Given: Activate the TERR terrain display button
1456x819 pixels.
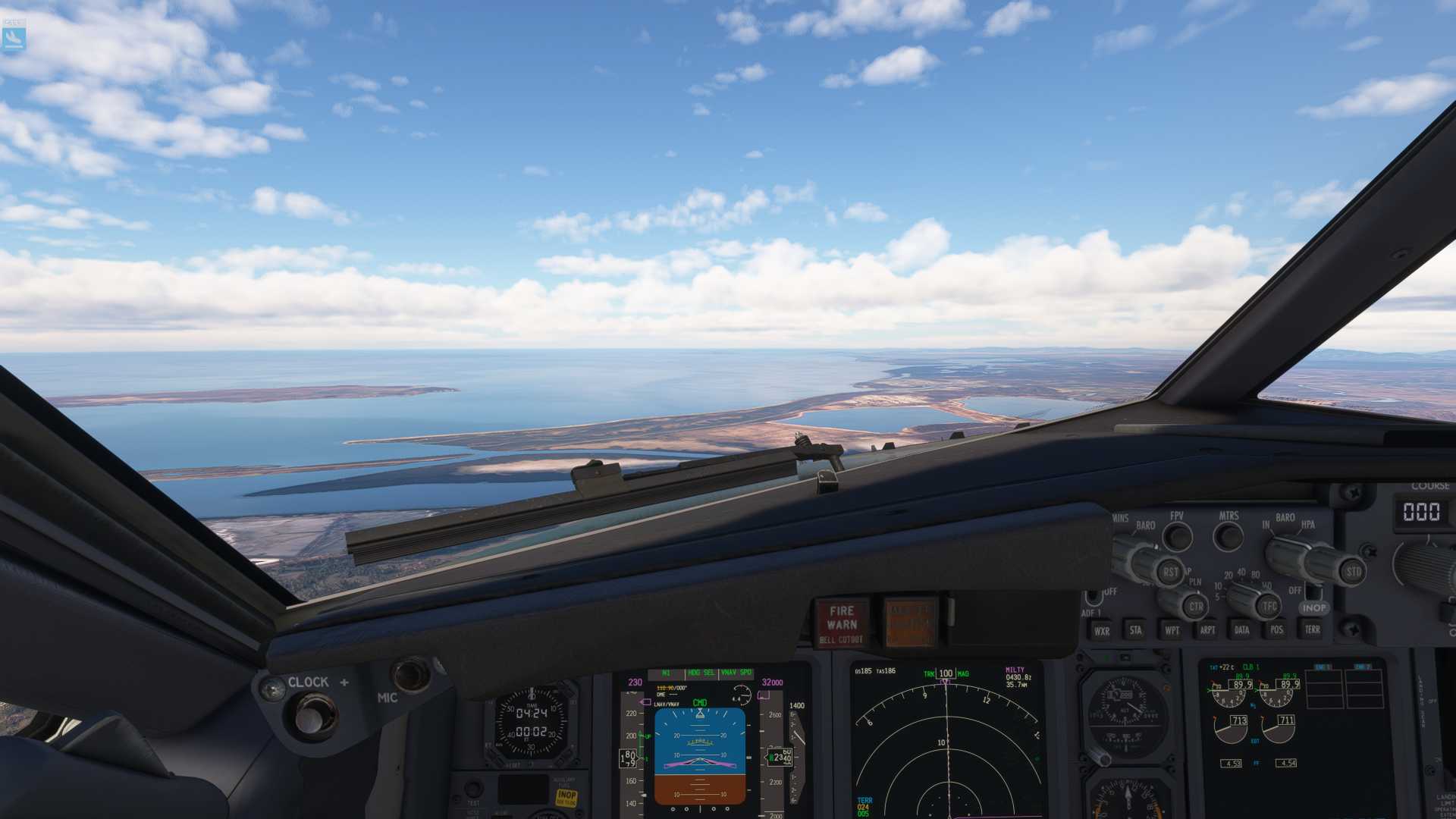Looking at the screenshot, I should pyautogui.click(x=1313, y=629).
